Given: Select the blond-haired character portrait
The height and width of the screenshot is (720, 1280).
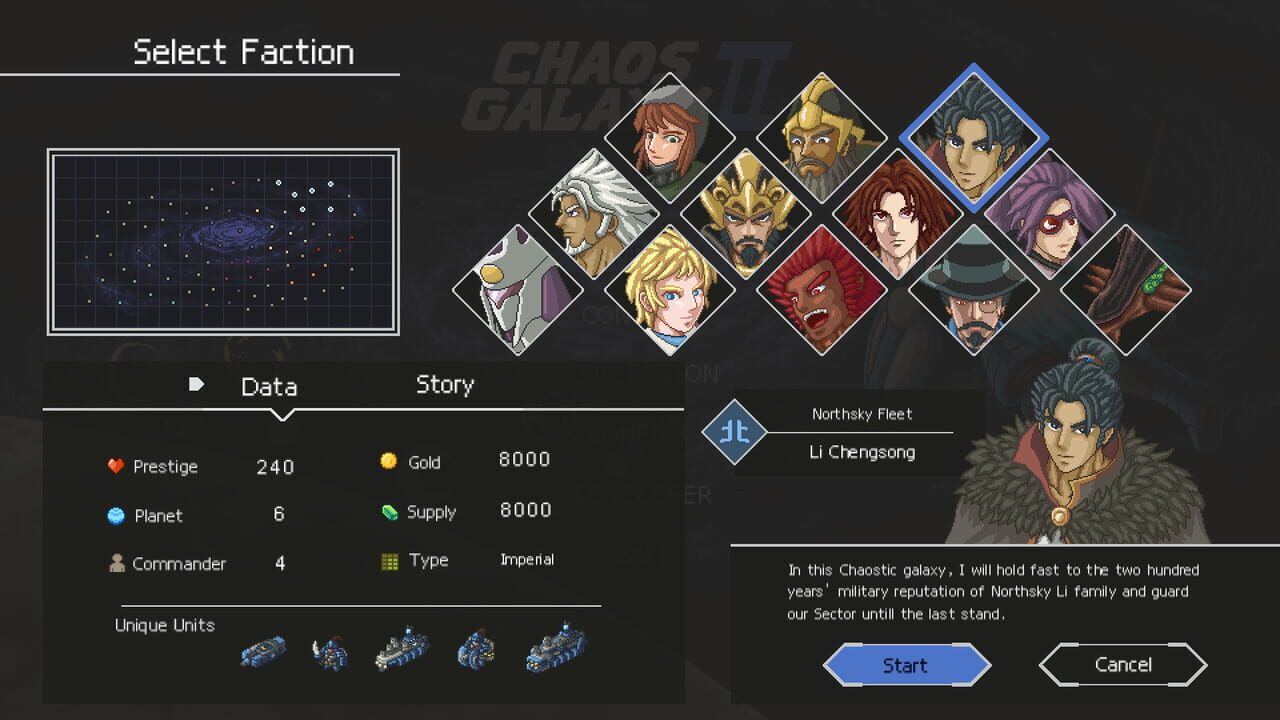Looking at the screenshot, I should pos(670,290).
